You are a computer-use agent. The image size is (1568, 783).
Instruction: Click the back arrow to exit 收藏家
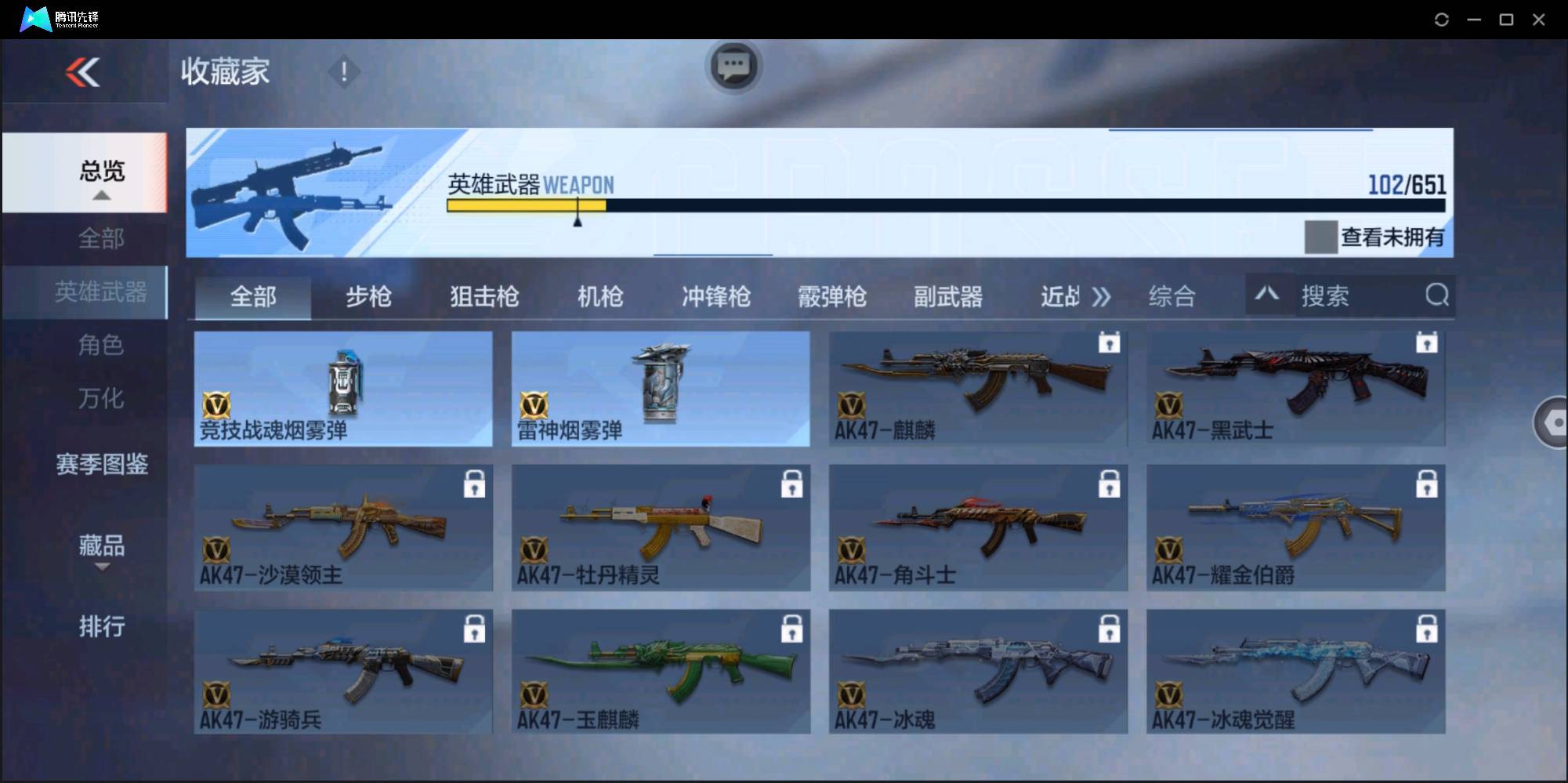coord(84,72)
